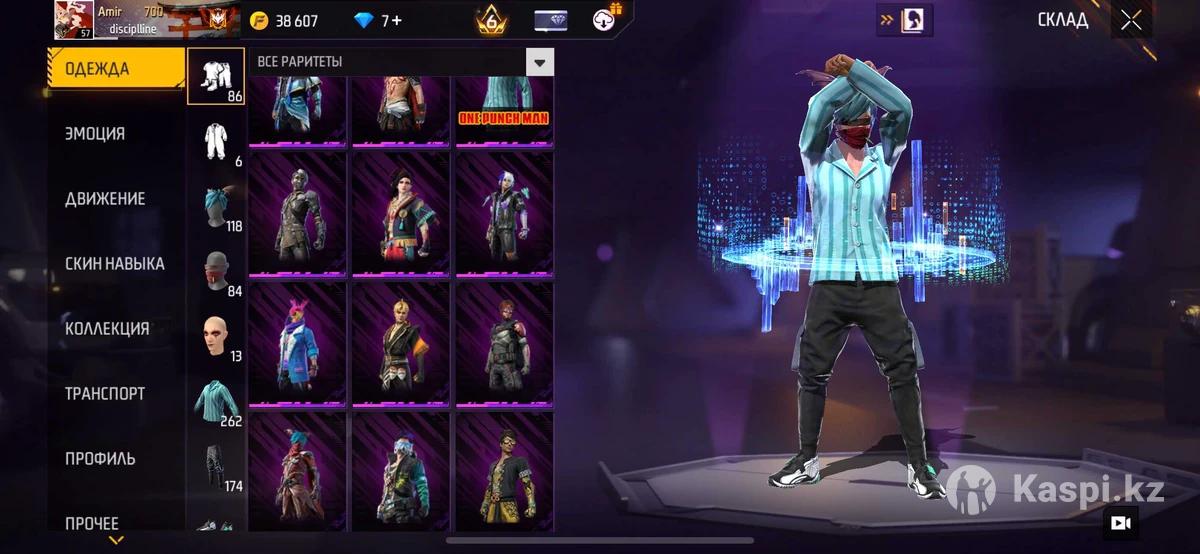Switch to the Транспорт tab
The height and width of the screenshot is (554, 1200).
point(105,394)
